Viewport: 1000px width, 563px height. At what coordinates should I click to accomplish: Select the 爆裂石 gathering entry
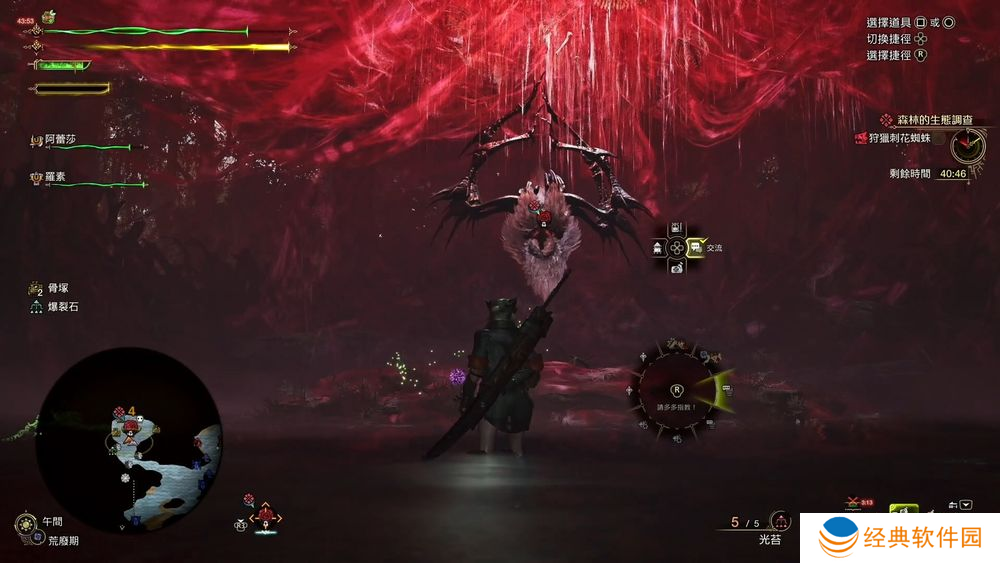click(x=60, y=307)
